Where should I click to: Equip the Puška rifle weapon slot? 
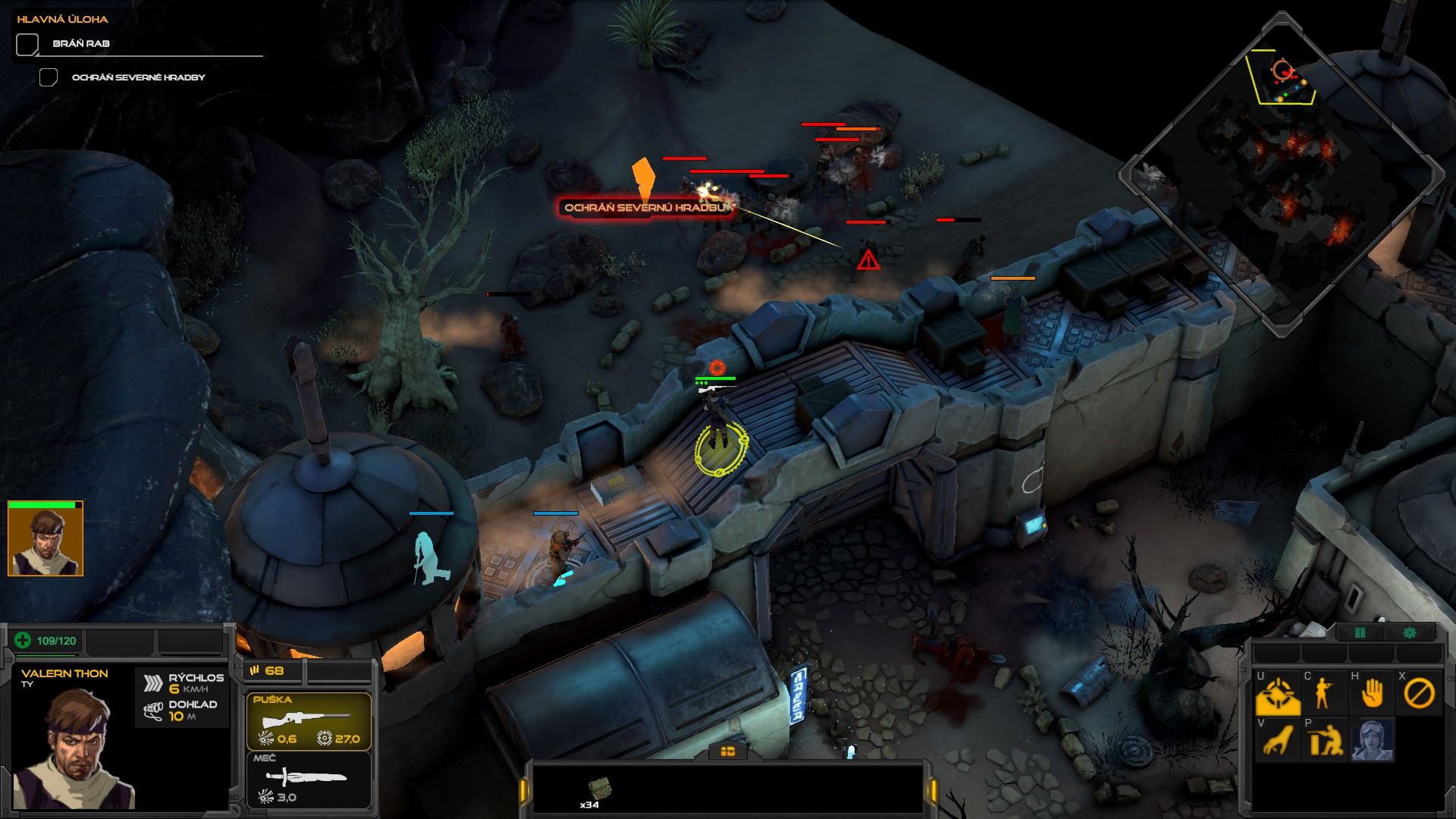309,721
